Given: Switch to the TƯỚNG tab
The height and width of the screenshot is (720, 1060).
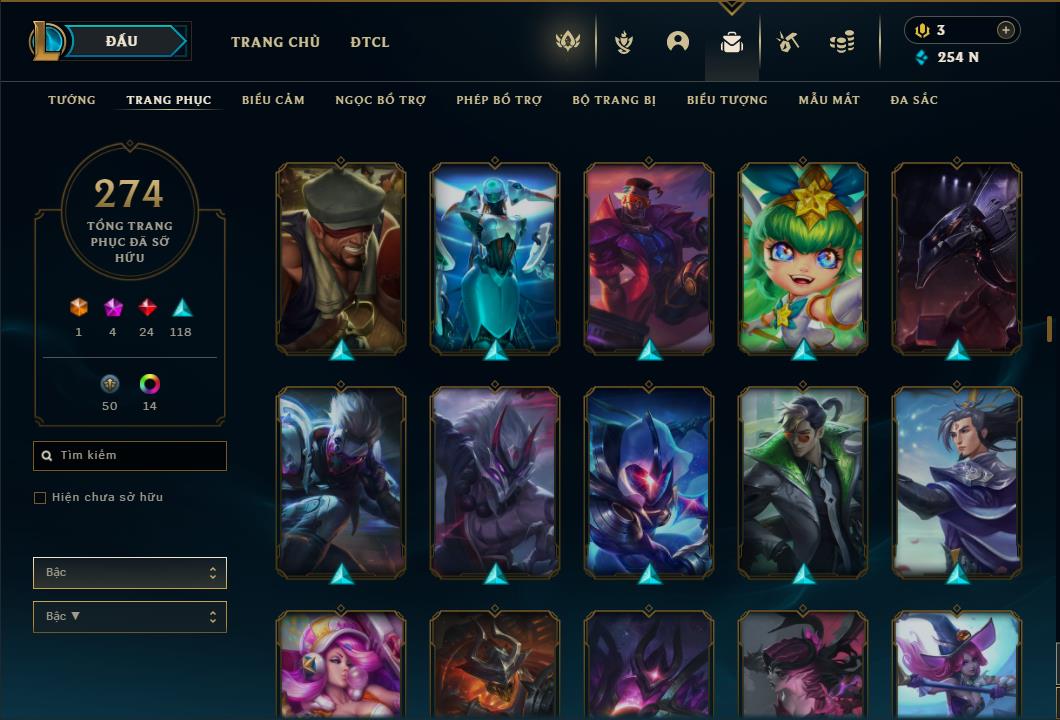Looking at the screenshot, I should (72, 100).
